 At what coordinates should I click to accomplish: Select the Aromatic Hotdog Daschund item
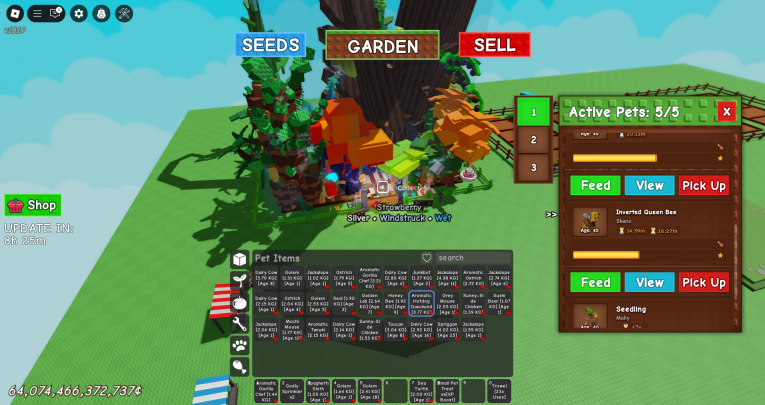coord(421,303)
